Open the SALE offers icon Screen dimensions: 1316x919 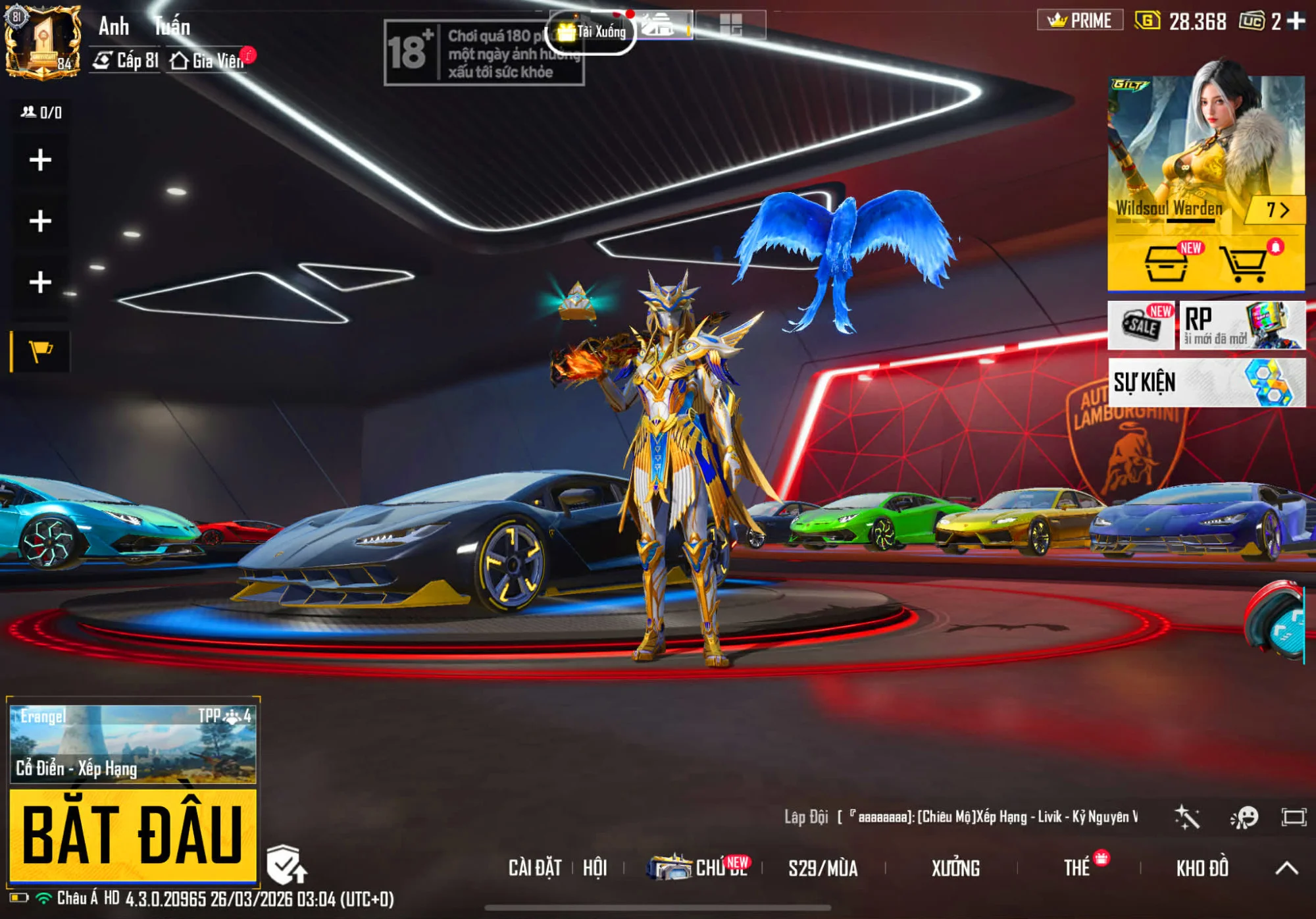tap(1141, 325)
